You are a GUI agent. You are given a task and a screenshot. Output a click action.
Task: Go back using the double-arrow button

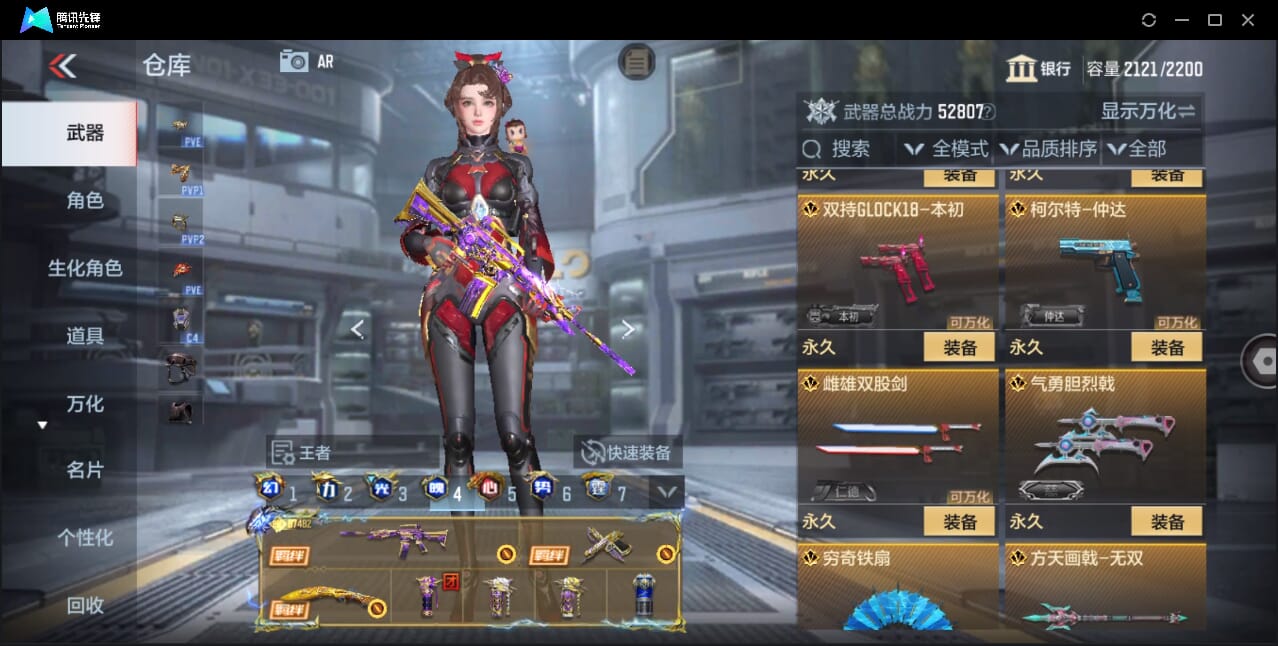coord(62,66)
